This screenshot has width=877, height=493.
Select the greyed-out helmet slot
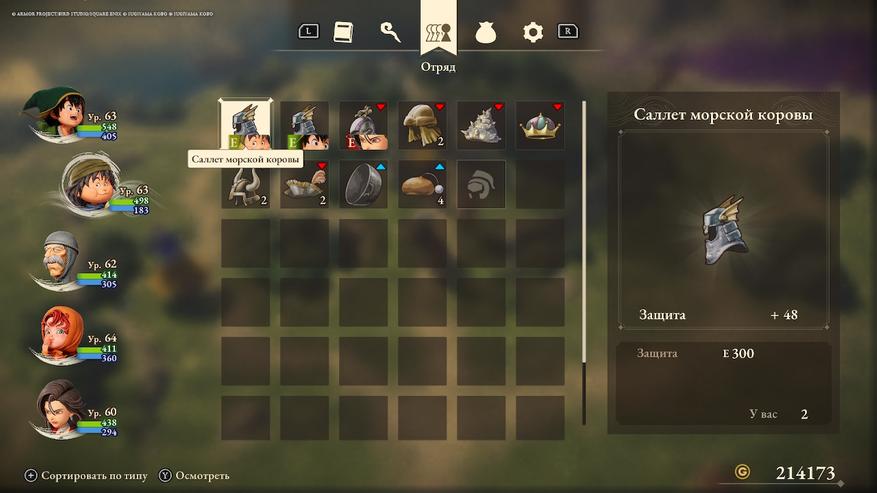point(481,184)
